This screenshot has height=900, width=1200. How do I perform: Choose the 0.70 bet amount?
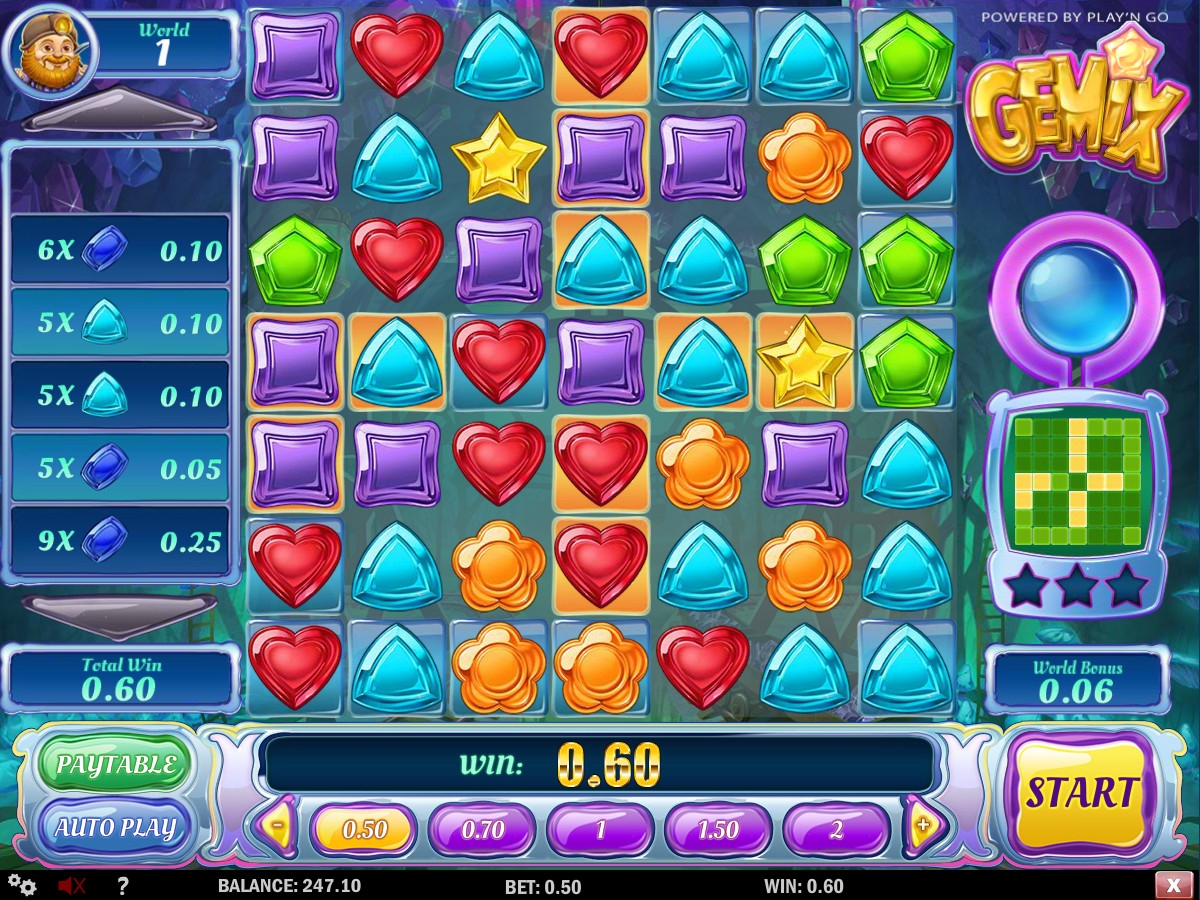pyautogui.click(x=482, y=829)
